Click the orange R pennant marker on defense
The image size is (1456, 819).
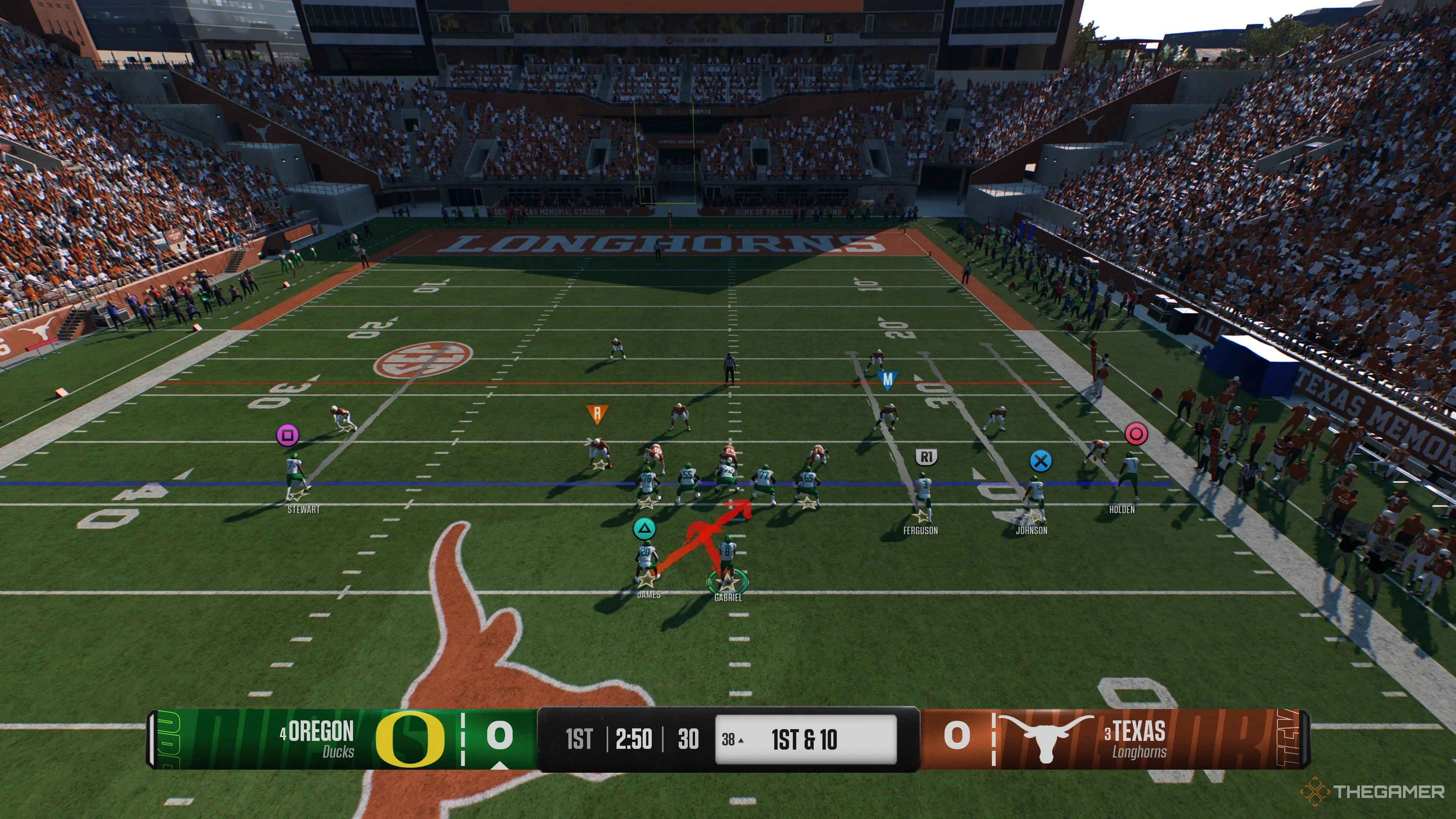click(x=598, y=413)
